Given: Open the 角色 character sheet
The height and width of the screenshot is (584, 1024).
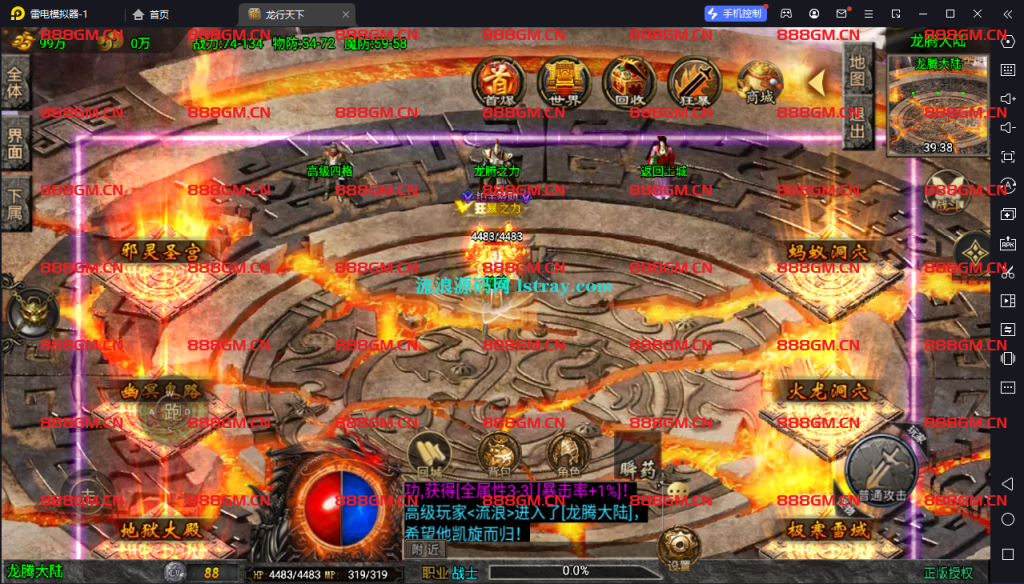Looking at the screenshot, I should point(568,455).
